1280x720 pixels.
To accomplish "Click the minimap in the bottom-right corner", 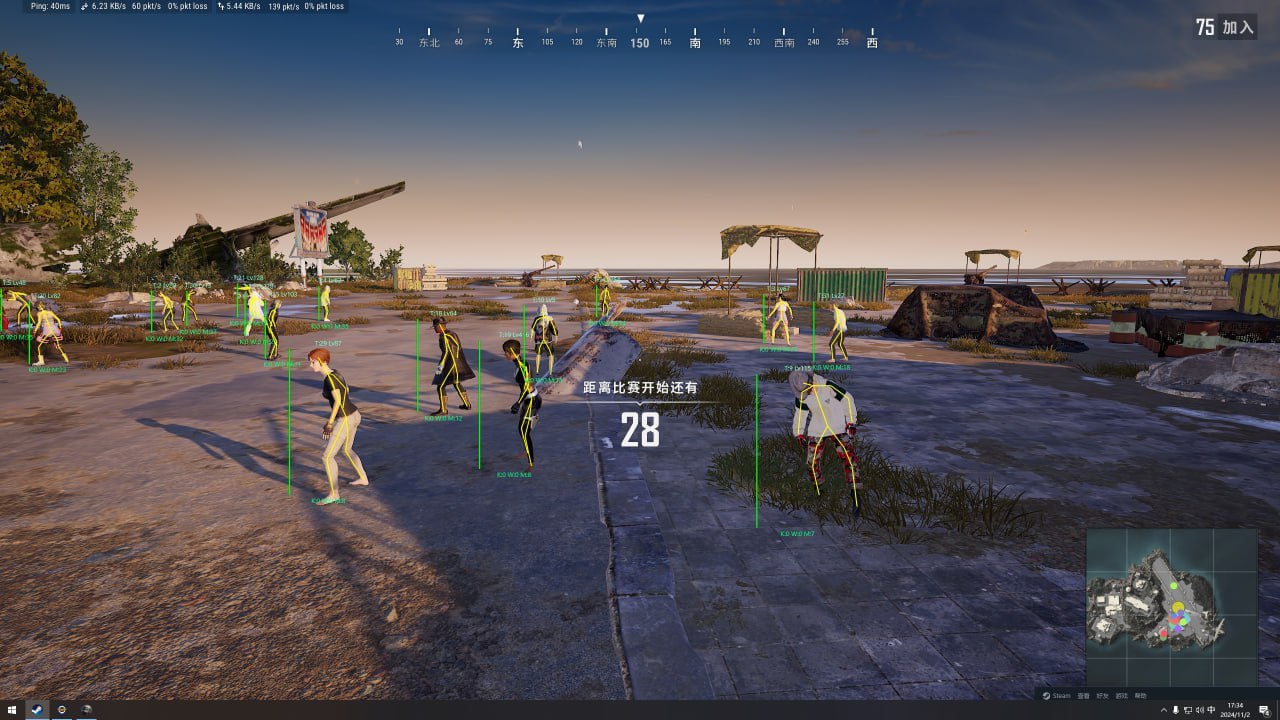I will pyautogui.click(x=1178, y=615).
